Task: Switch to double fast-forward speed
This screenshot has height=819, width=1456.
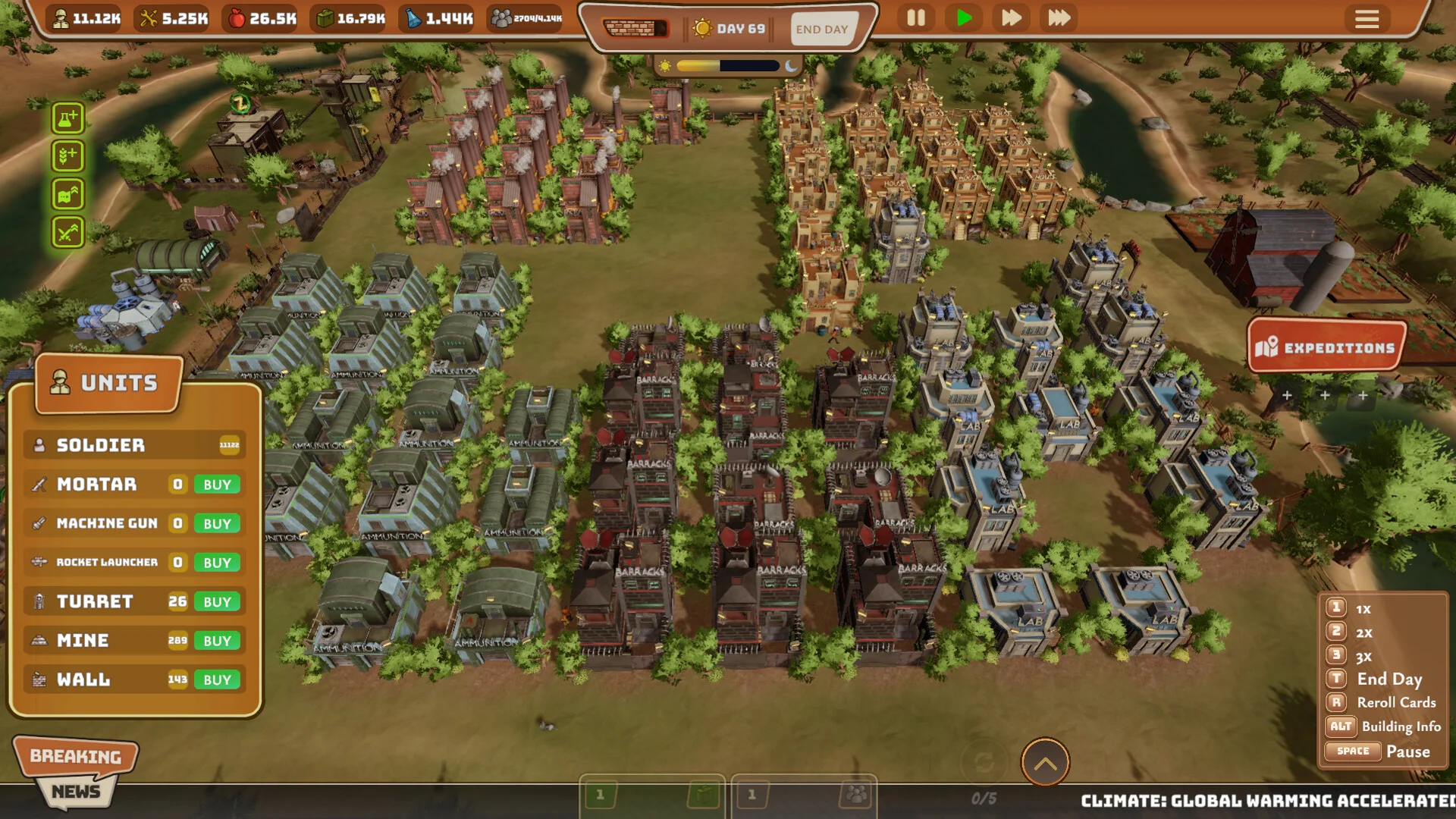Action: (1011, 18)
